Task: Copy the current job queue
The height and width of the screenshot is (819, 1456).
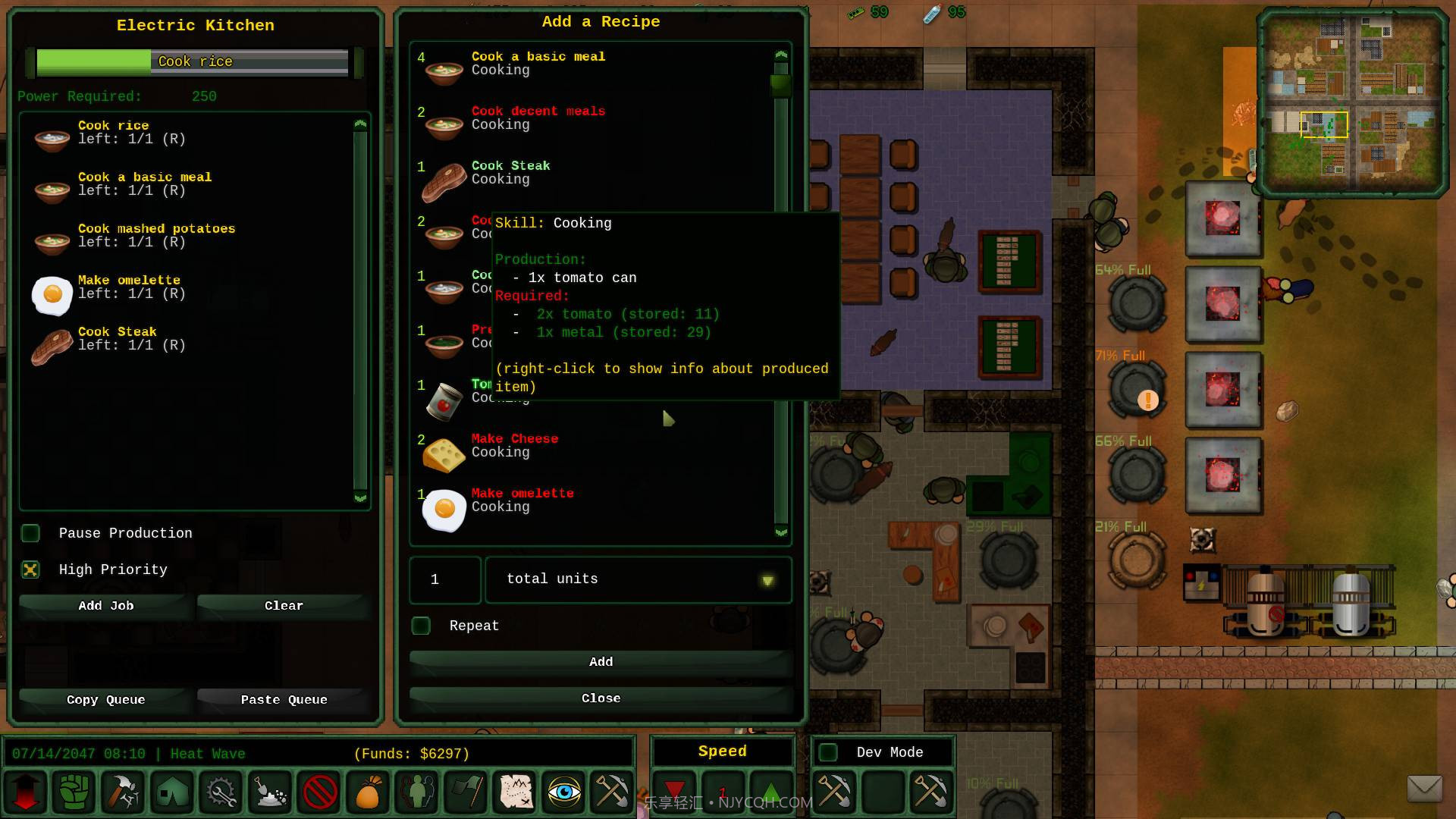Action: [x=105, y=700]
